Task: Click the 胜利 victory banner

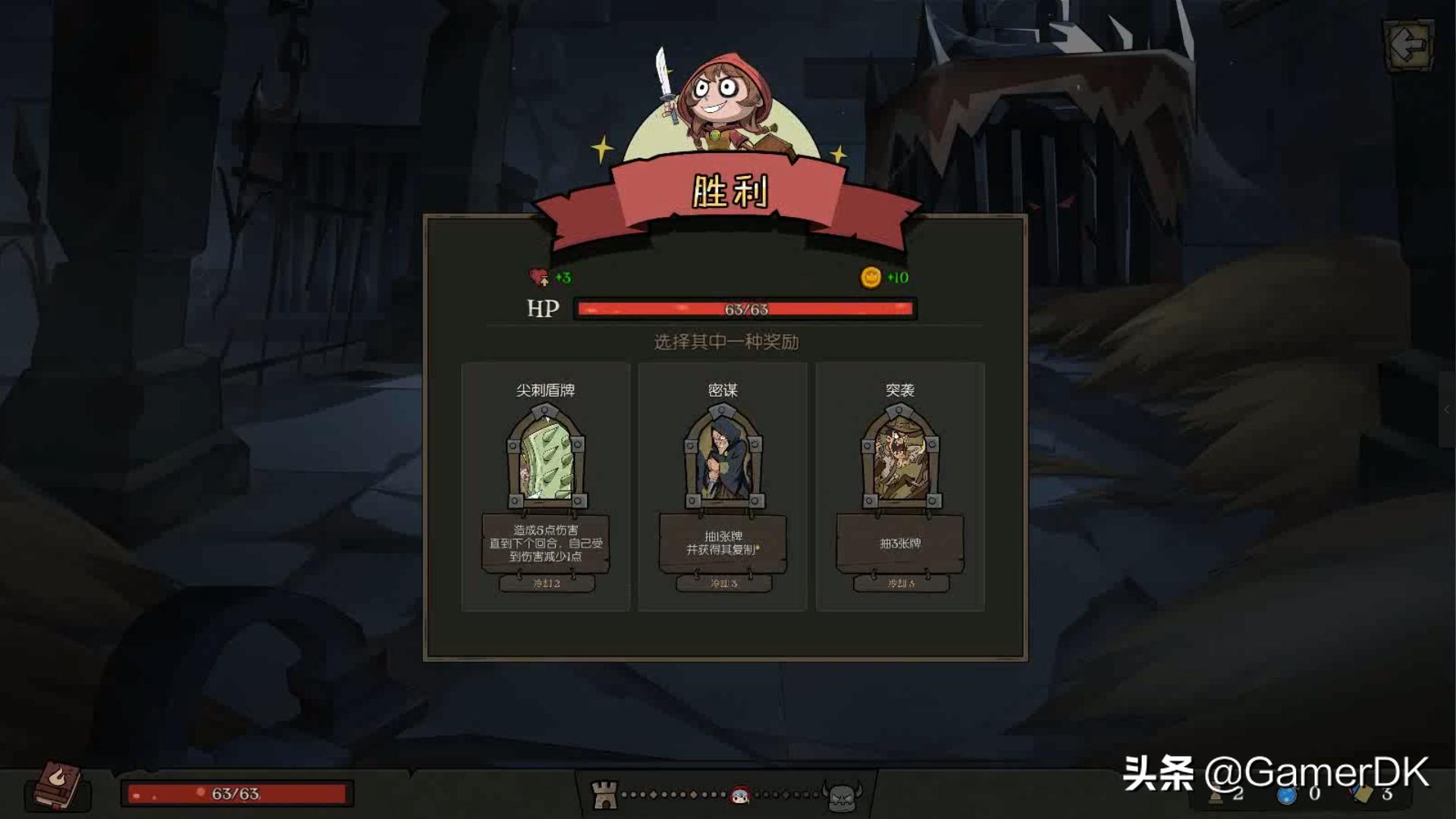Action: 727,192
